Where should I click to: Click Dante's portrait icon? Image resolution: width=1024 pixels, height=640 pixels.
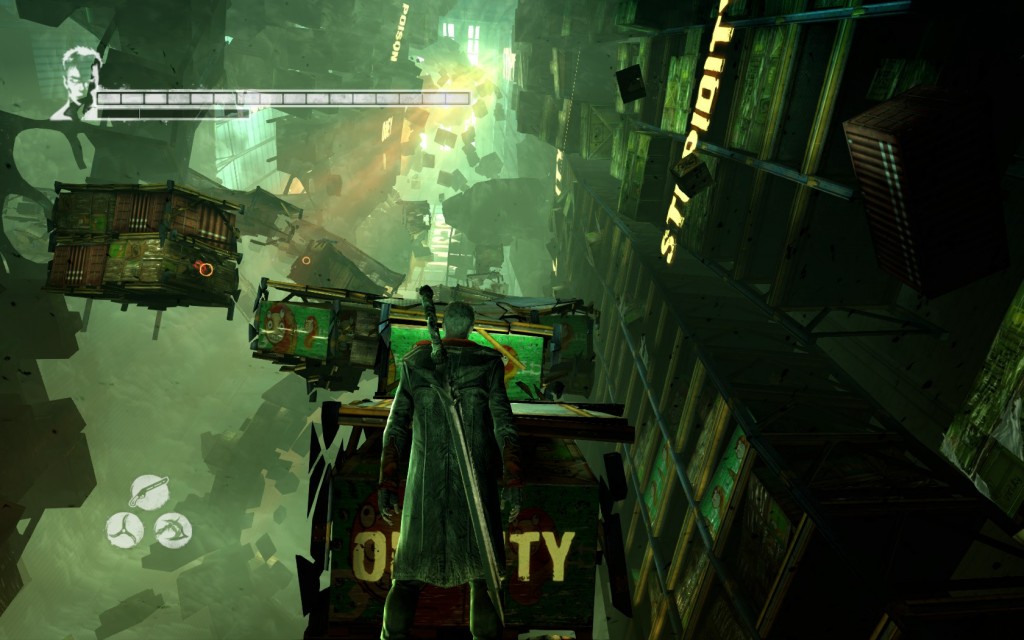coord(74,84)
